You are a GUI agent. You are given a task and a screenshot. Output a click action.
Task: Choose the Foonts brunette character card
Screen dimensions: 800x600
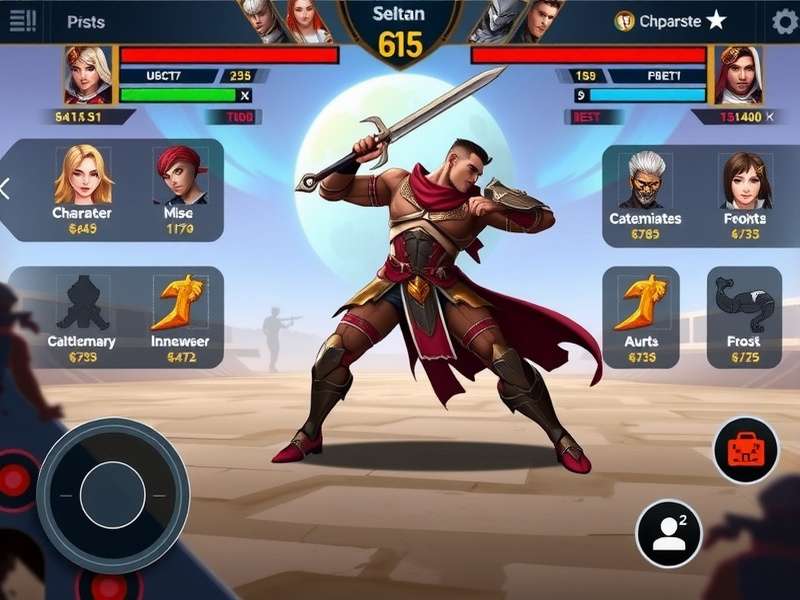(x=744, y=192)
